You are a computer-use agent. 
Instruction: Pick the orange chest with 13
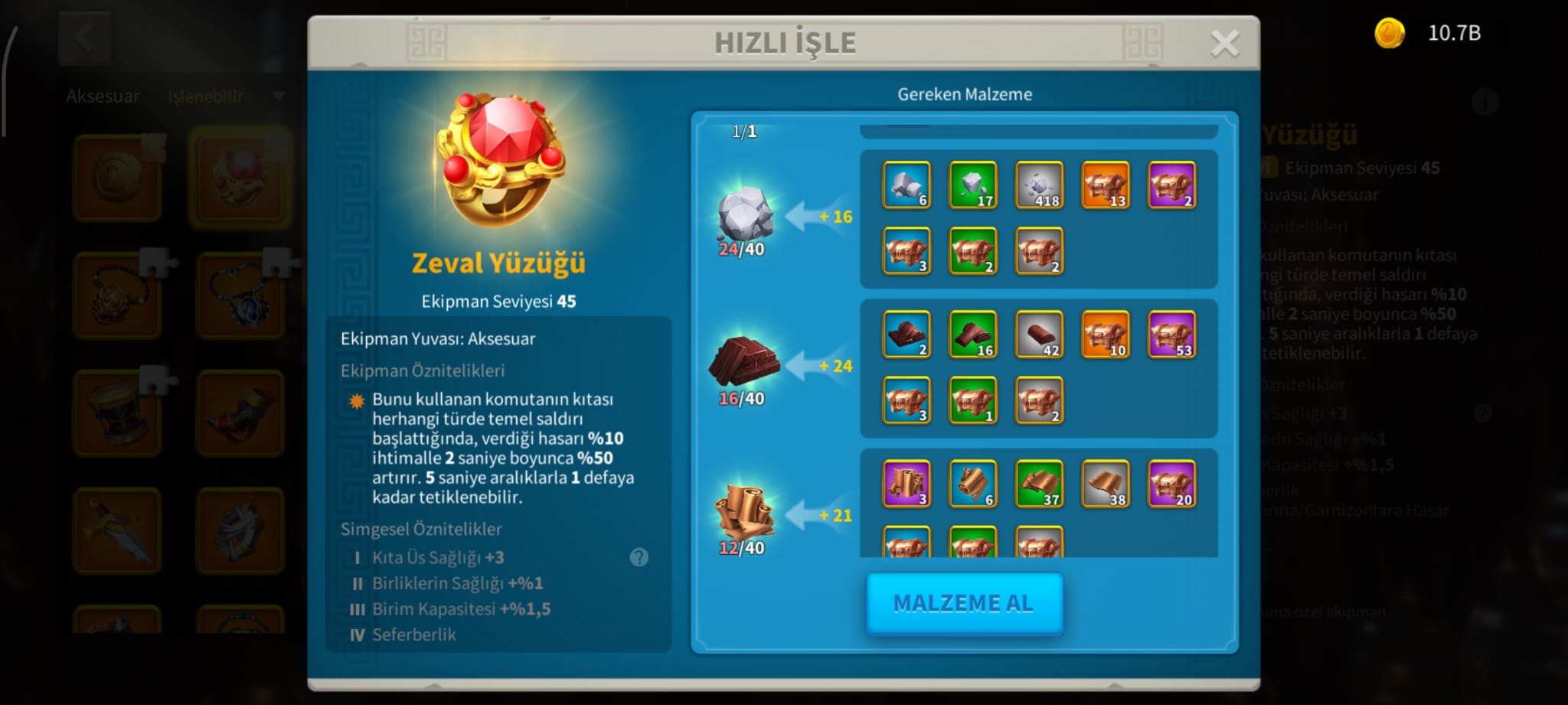(1106, 185)
